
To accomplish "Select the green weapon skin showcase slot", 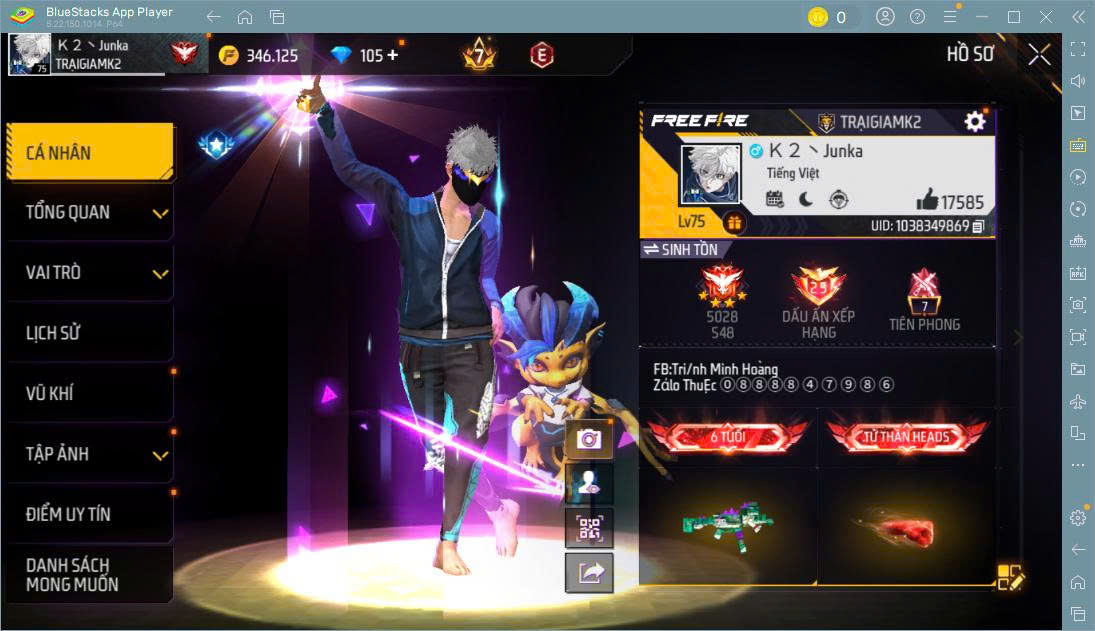I will (728, 524).
